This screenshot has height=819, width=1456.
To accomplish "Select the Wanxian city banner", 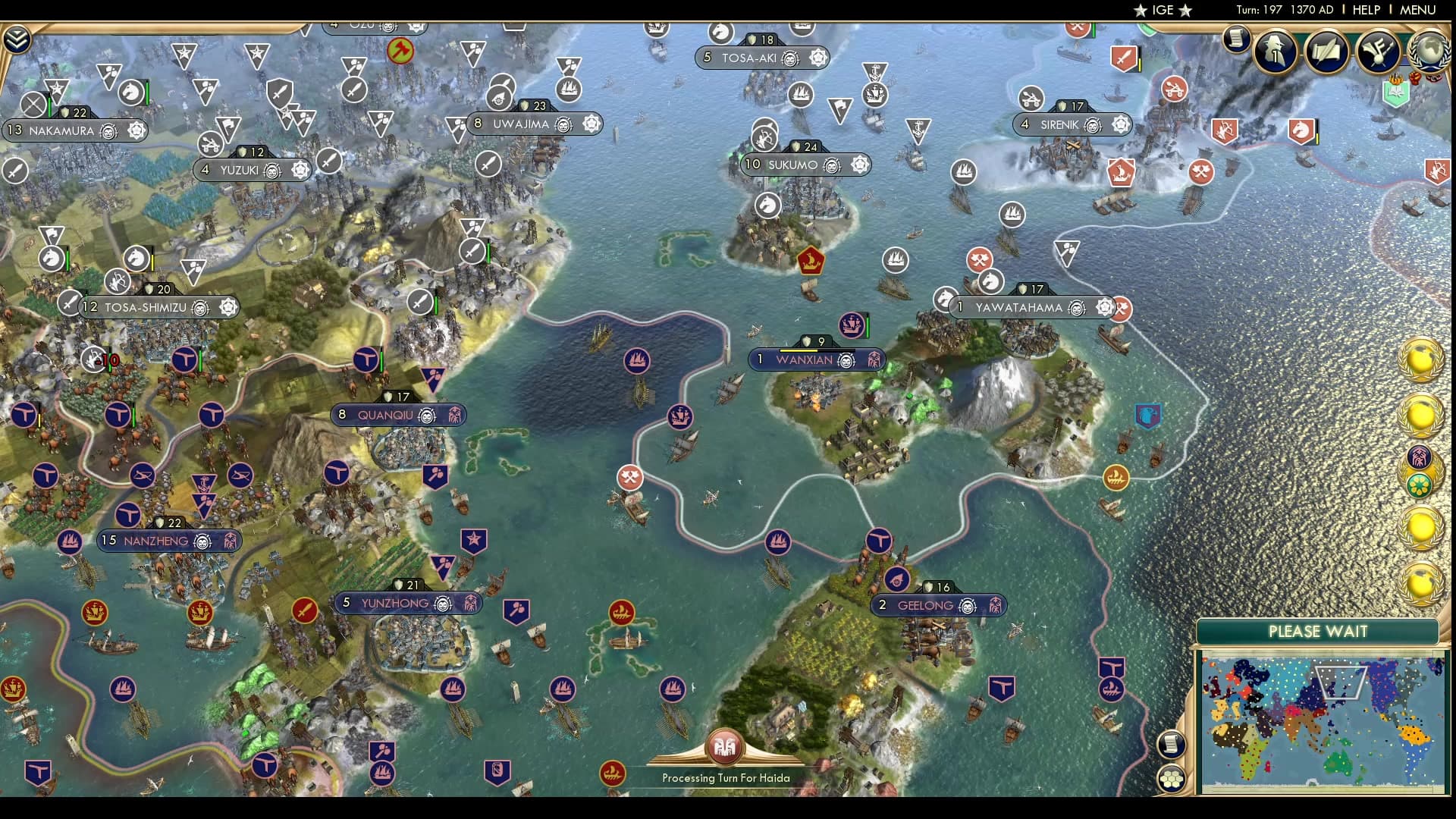I will [806, 359].
